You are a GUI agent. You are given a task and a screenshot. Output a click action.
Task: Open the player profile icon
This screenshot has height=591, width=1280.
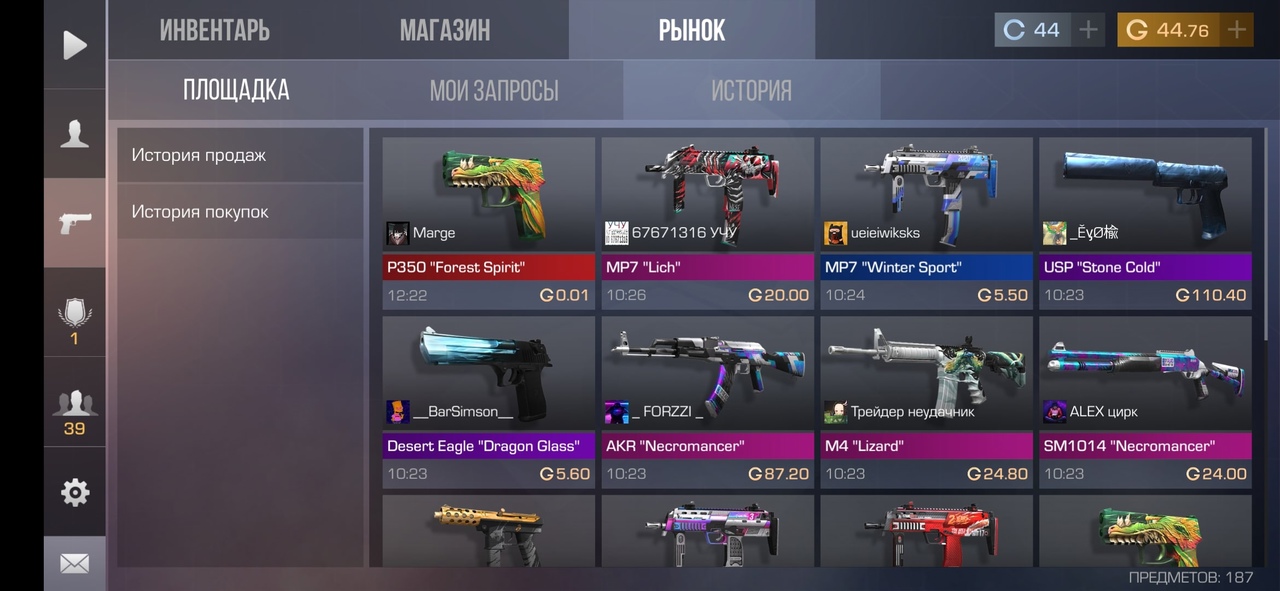(x=74, y=134)
